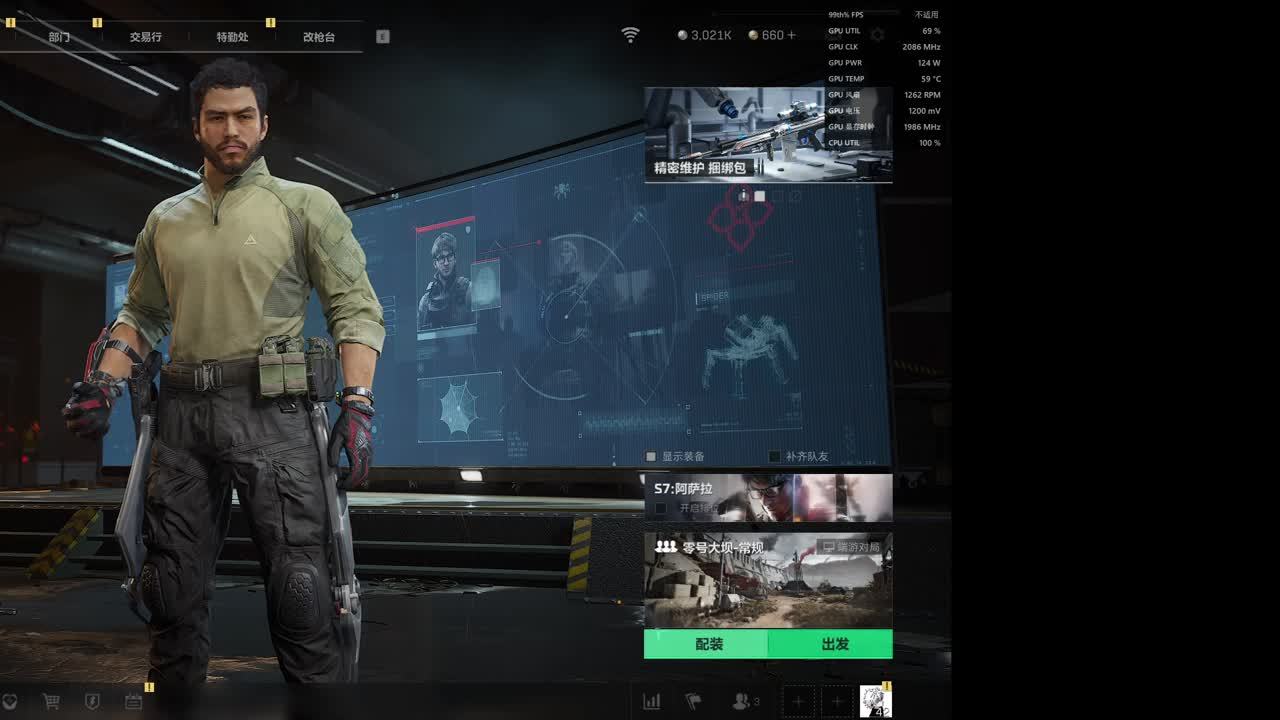Show the bar chart statistics icon
The width and height of the screenshot is (1280, 720).
(x=652, y=702)
